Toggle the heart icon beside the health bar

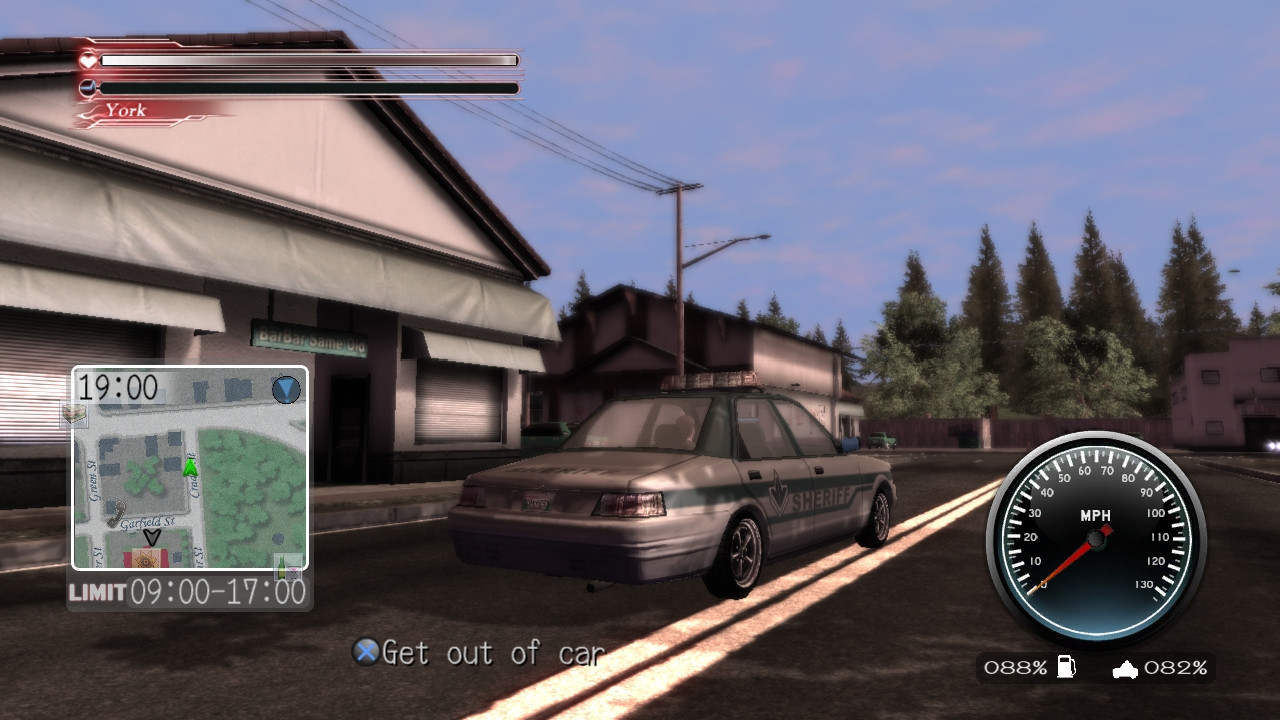click(89, 59)
